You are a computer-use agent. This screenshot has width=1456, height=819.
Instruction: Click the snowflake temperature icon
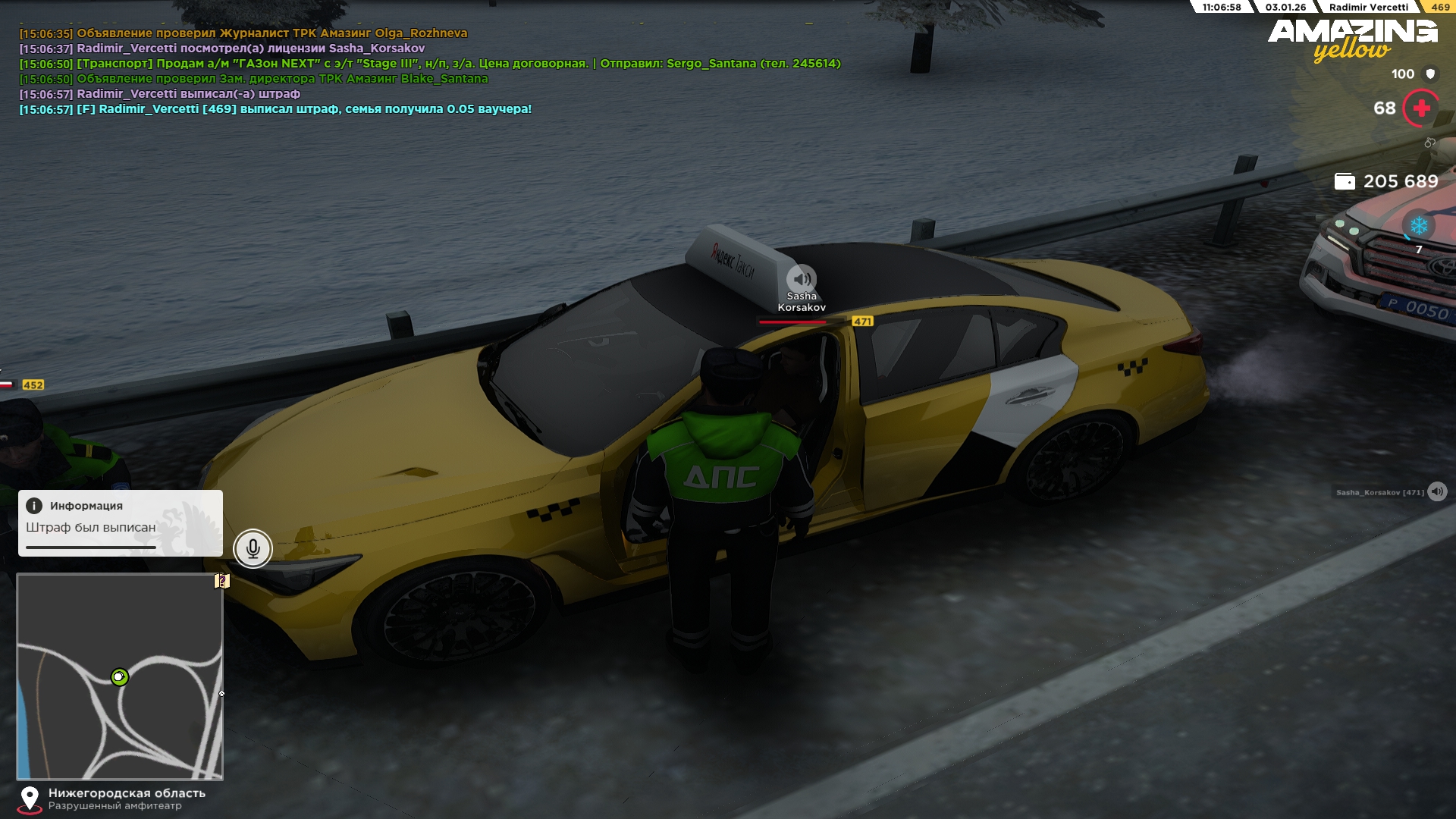(1418, 226)
